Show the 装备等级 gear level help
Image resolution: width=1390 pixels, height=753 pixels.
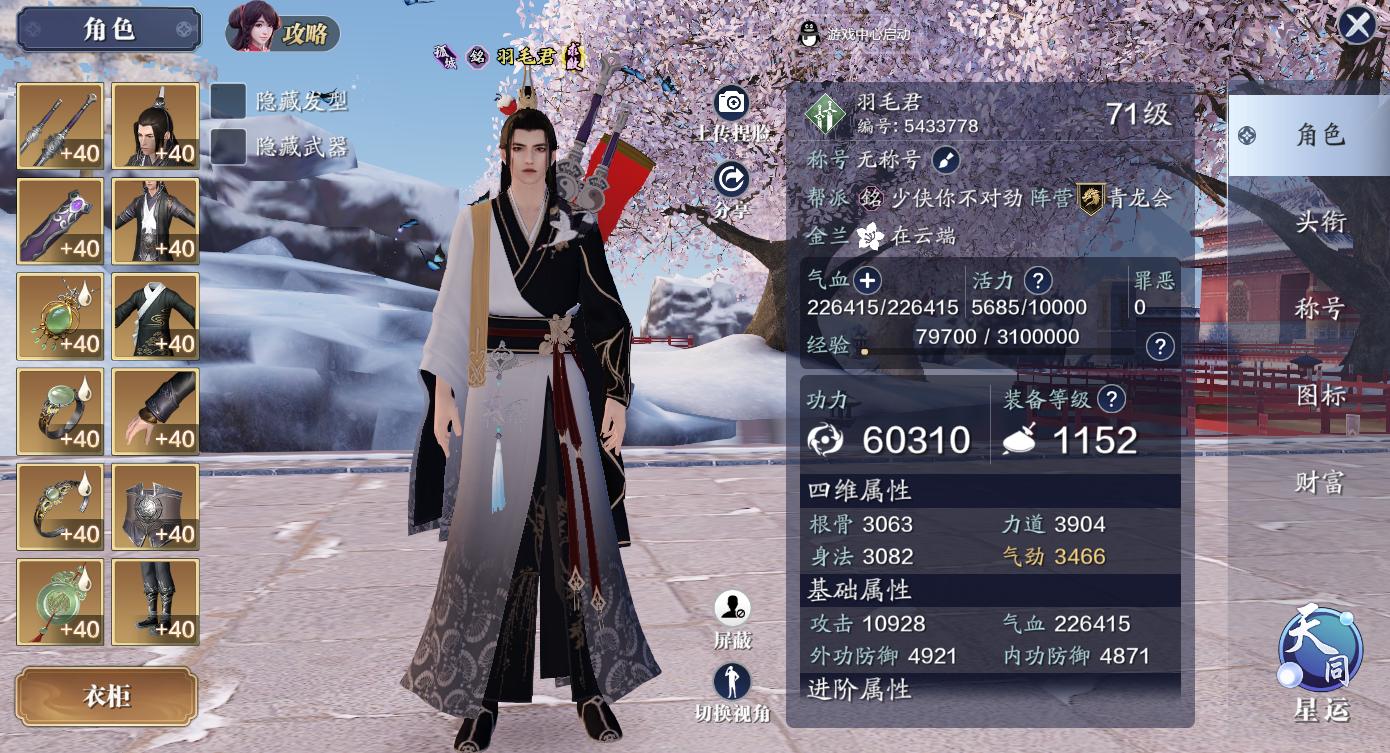coord(1111,400)
